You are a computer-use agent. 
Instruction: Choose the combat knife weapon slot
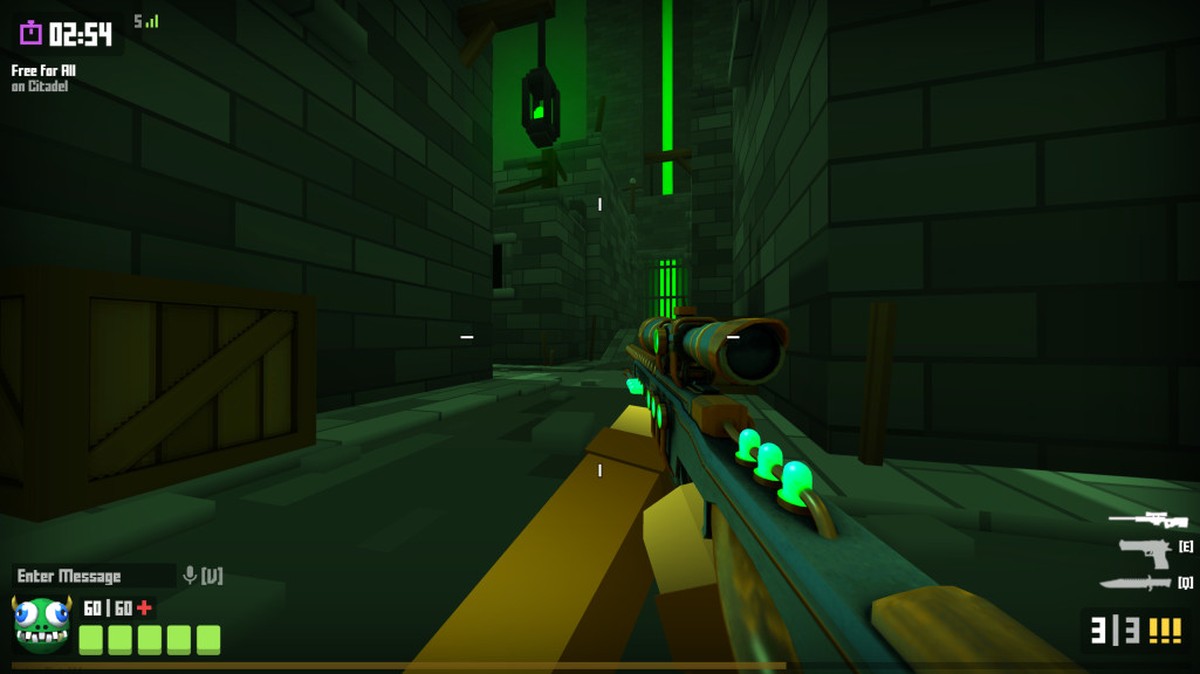click(1135, 583)
